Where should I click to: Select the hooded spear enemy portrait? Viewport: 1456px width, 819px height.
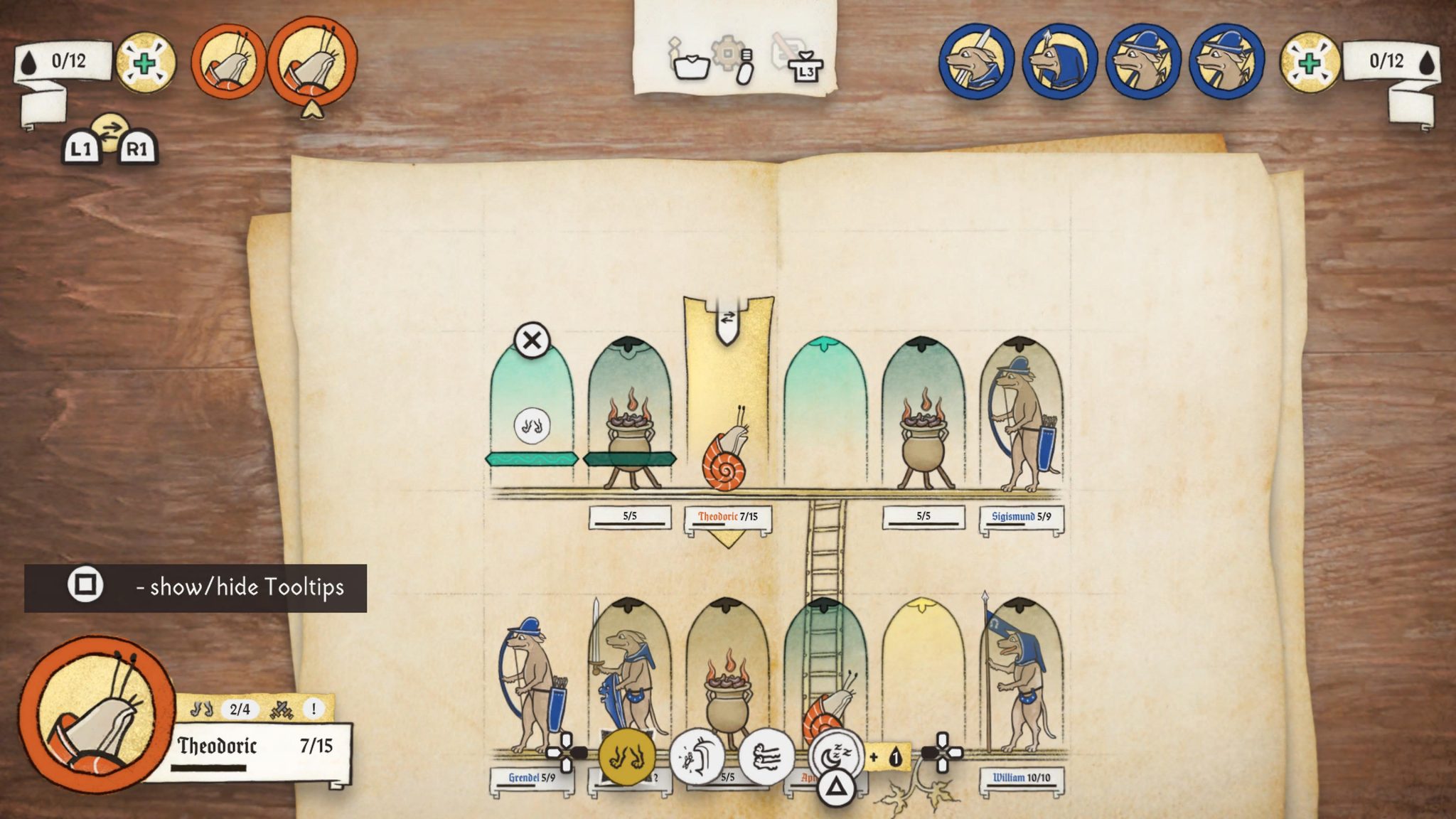[x=1059, y=61]
